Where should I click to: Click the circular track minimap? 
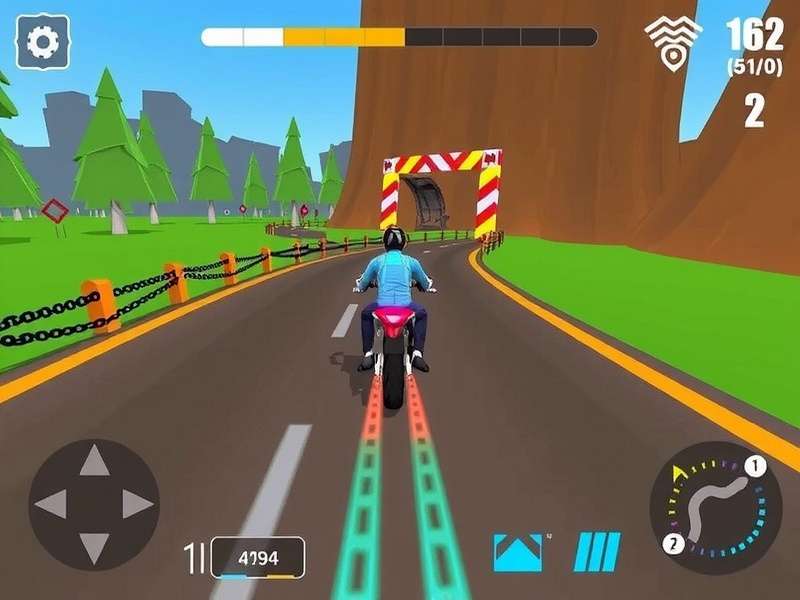coord(716,507)
